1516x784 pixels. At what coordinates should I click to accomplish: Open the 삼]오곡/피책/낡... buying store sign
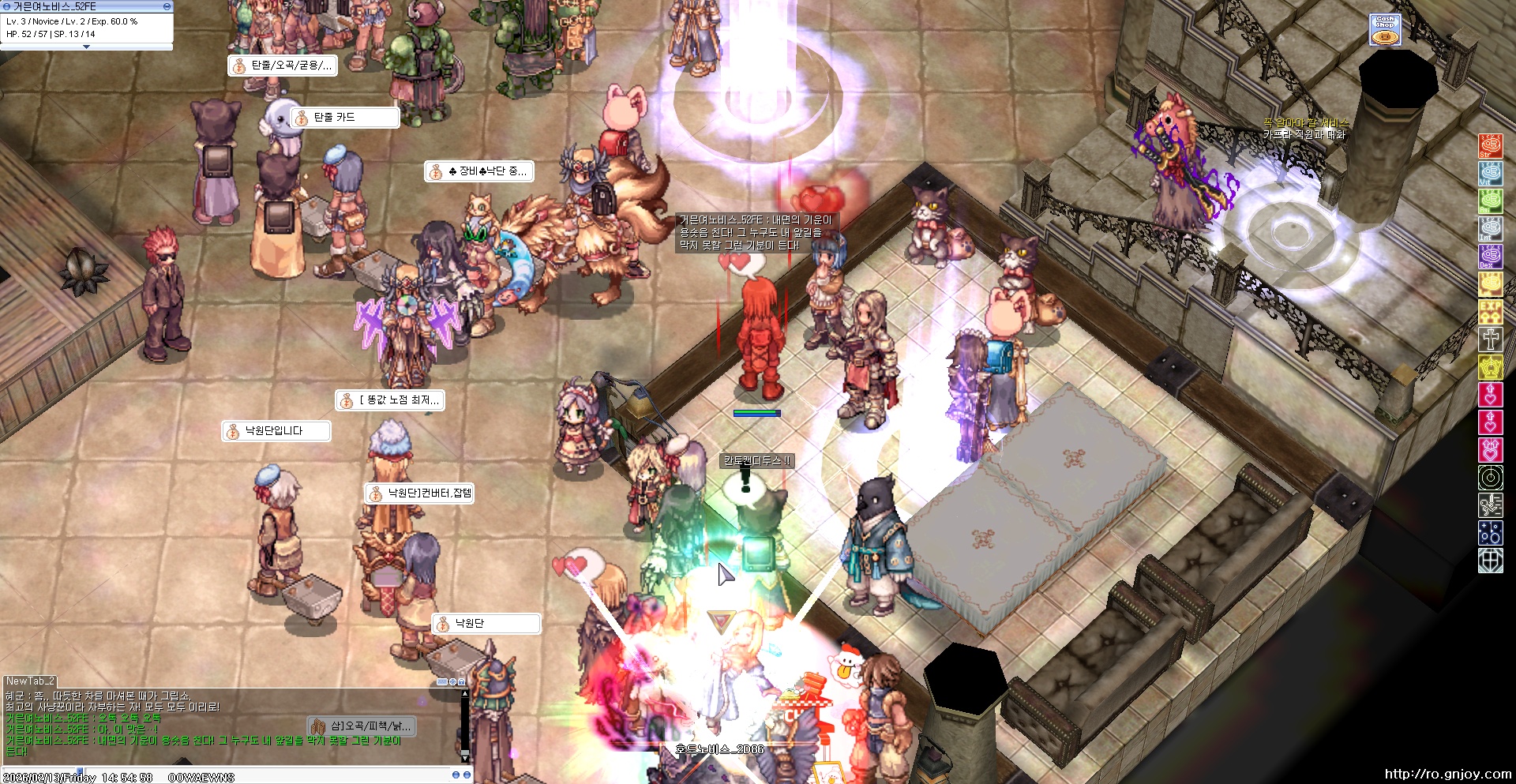pyautogui.click(x=361, y=726)
